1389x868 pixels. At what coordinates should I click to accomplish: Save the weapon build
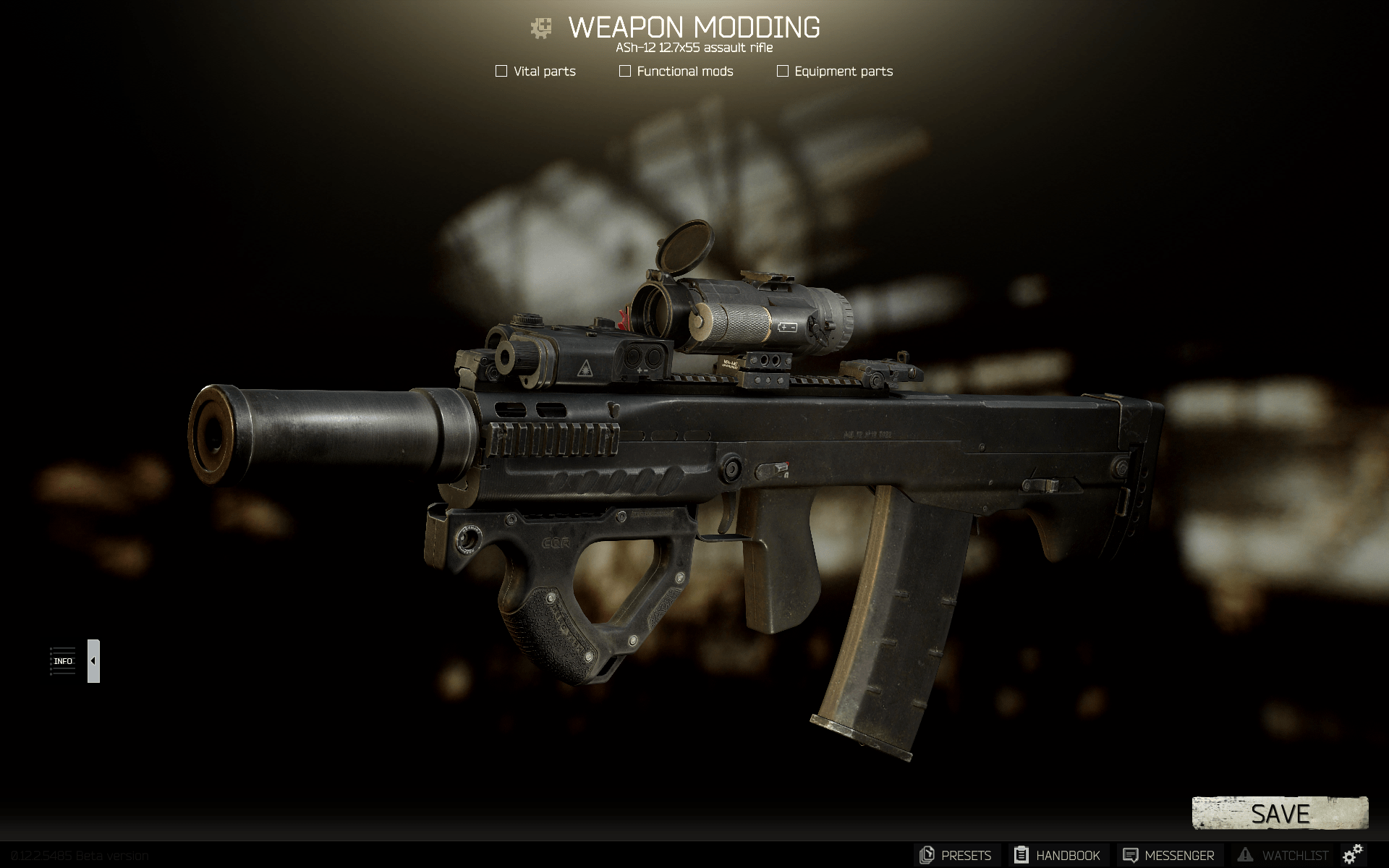[x=1279, y=814]
